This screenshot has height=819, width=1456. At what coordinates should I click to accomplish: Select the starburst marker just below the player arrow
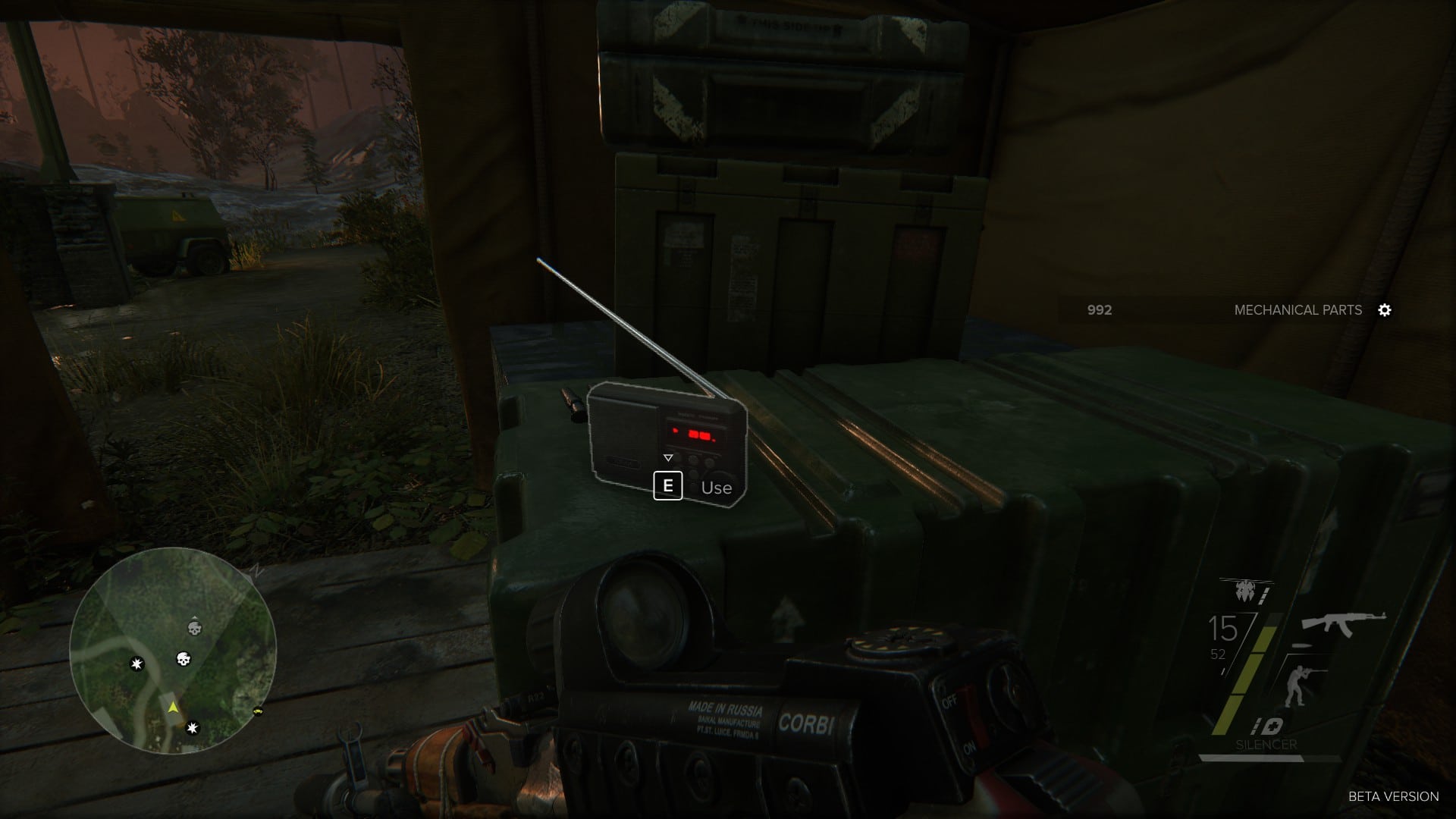click(193, 728)
